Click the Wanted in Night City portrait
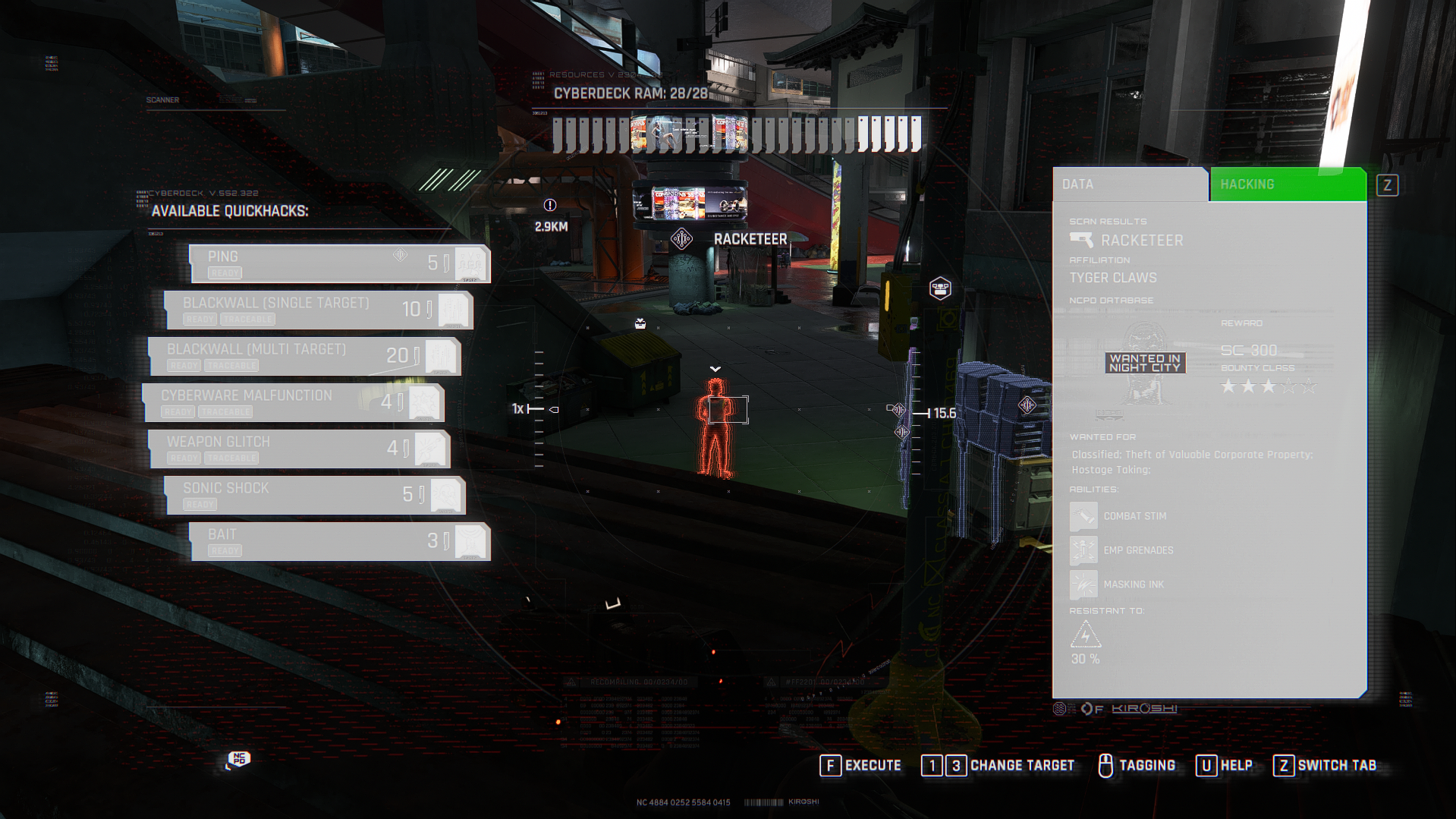 tap(1145, 363)
